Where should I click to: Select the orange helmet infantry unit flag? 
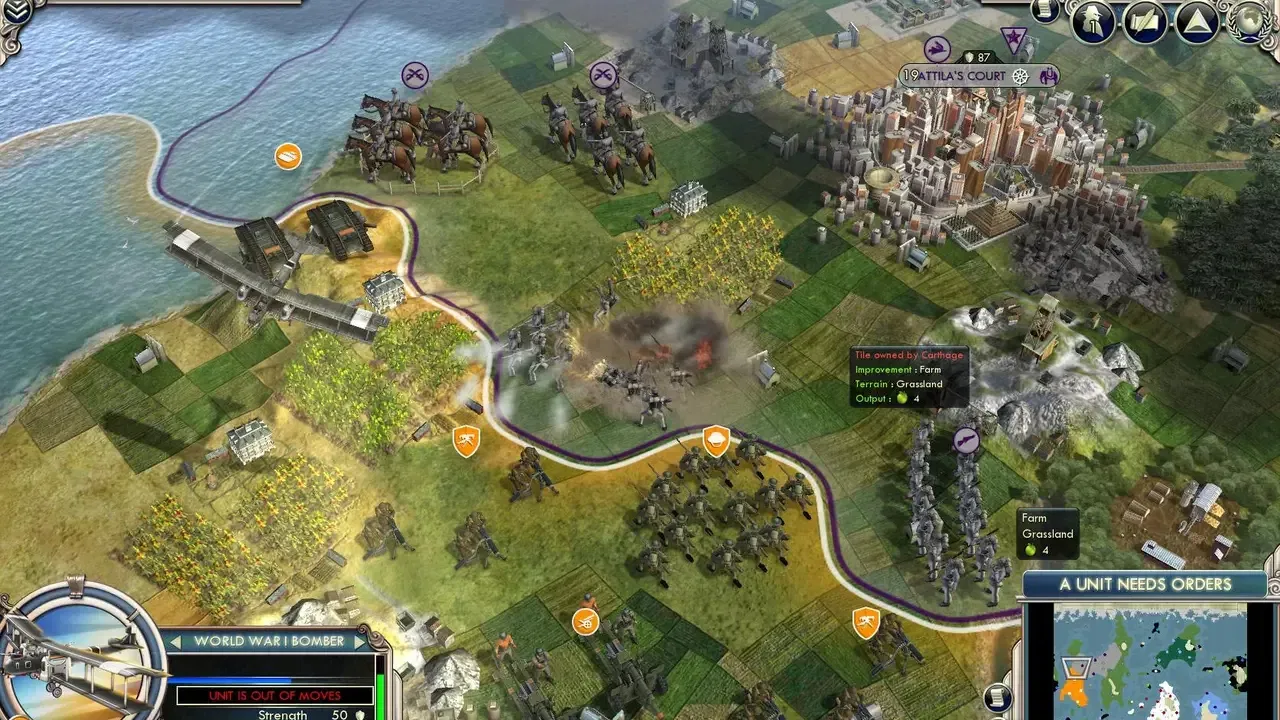[716, 439]
